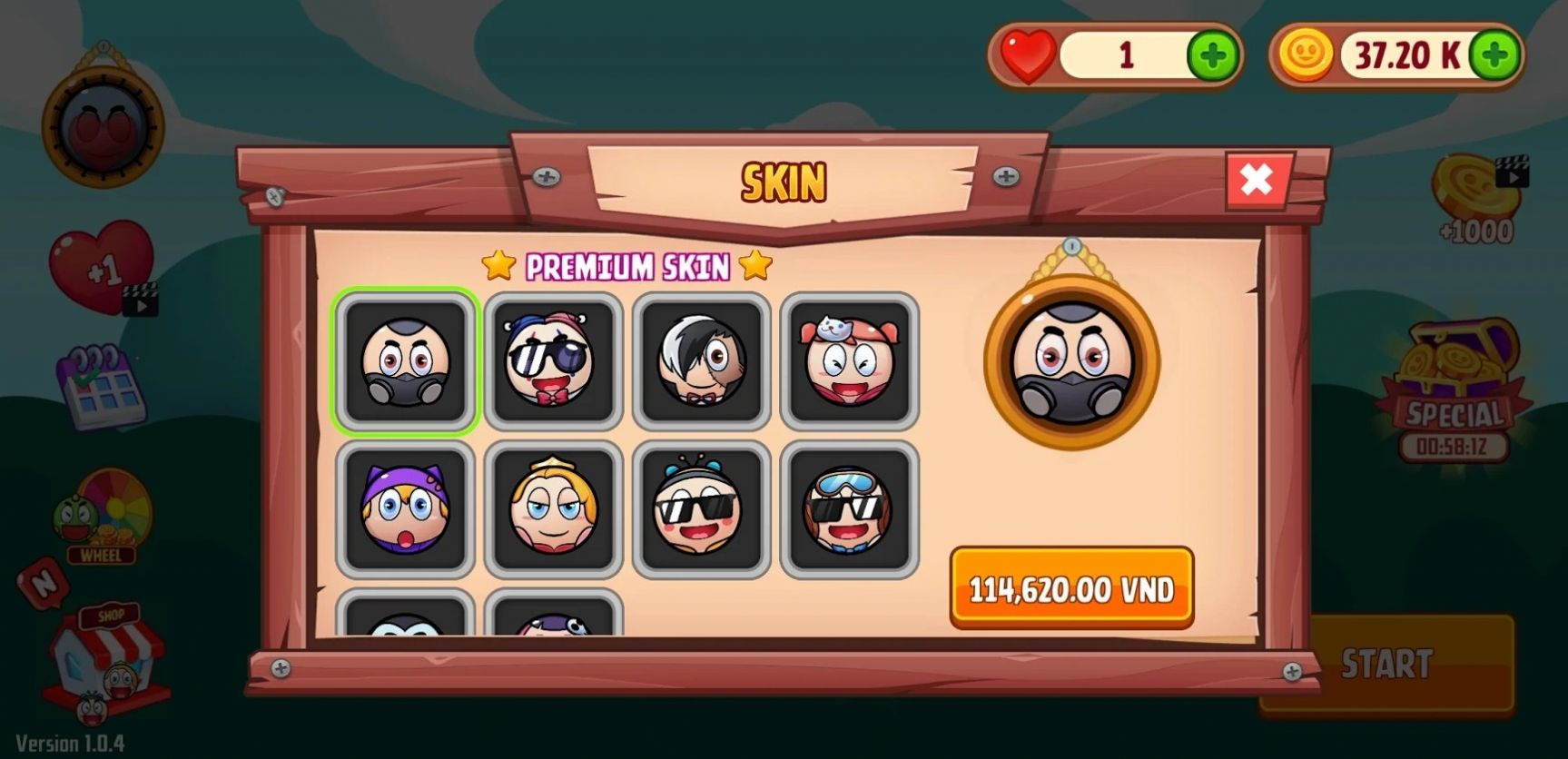Add more hearts with the plus button

(1213, 56)
